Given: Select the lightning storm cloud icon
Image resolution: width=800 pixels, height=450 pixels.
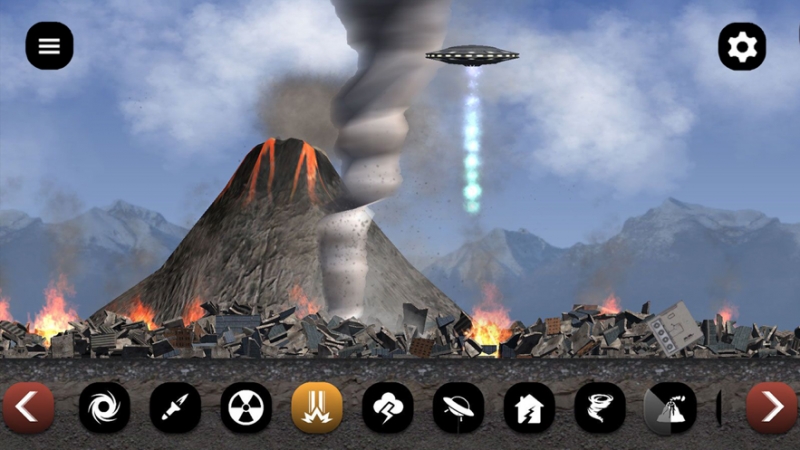Looking at the screenshot, I should 388,408.
